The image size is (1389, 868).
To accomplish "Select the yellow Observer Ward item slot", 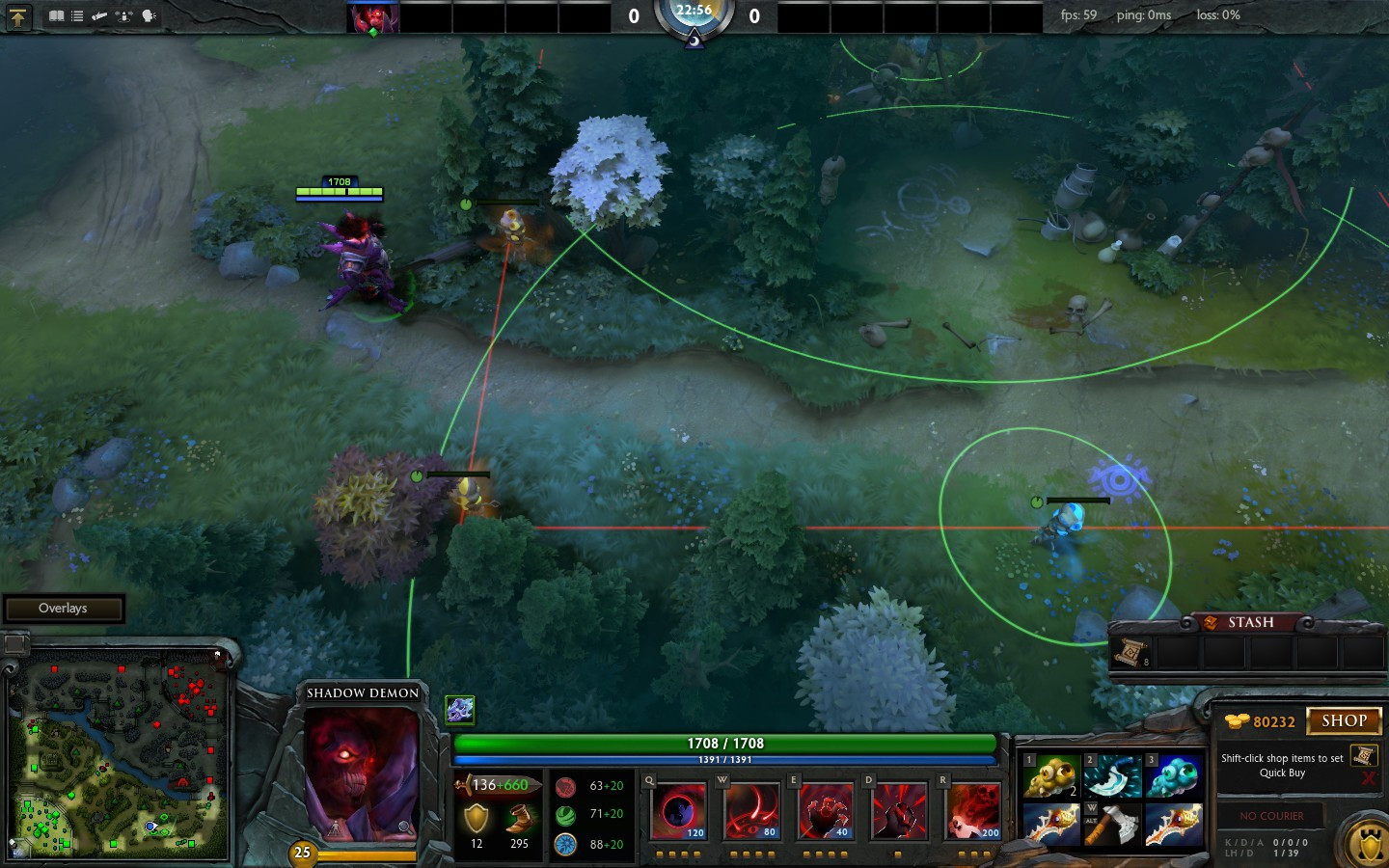I will pos(1050,776).
